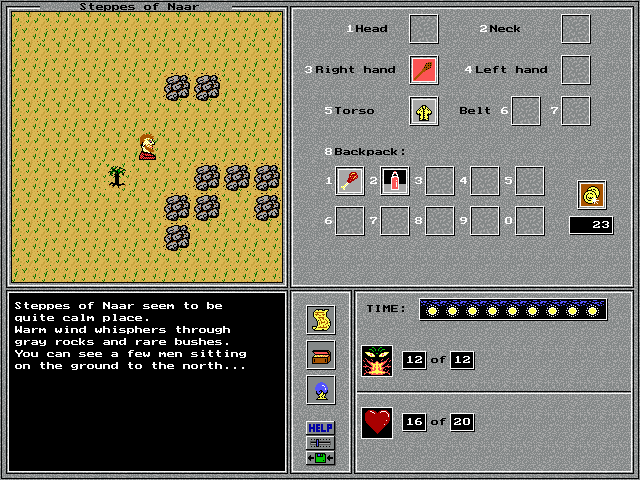Screen dimensions: 640x480
Task: Click the red heart health icon
Action: [377, 422]
